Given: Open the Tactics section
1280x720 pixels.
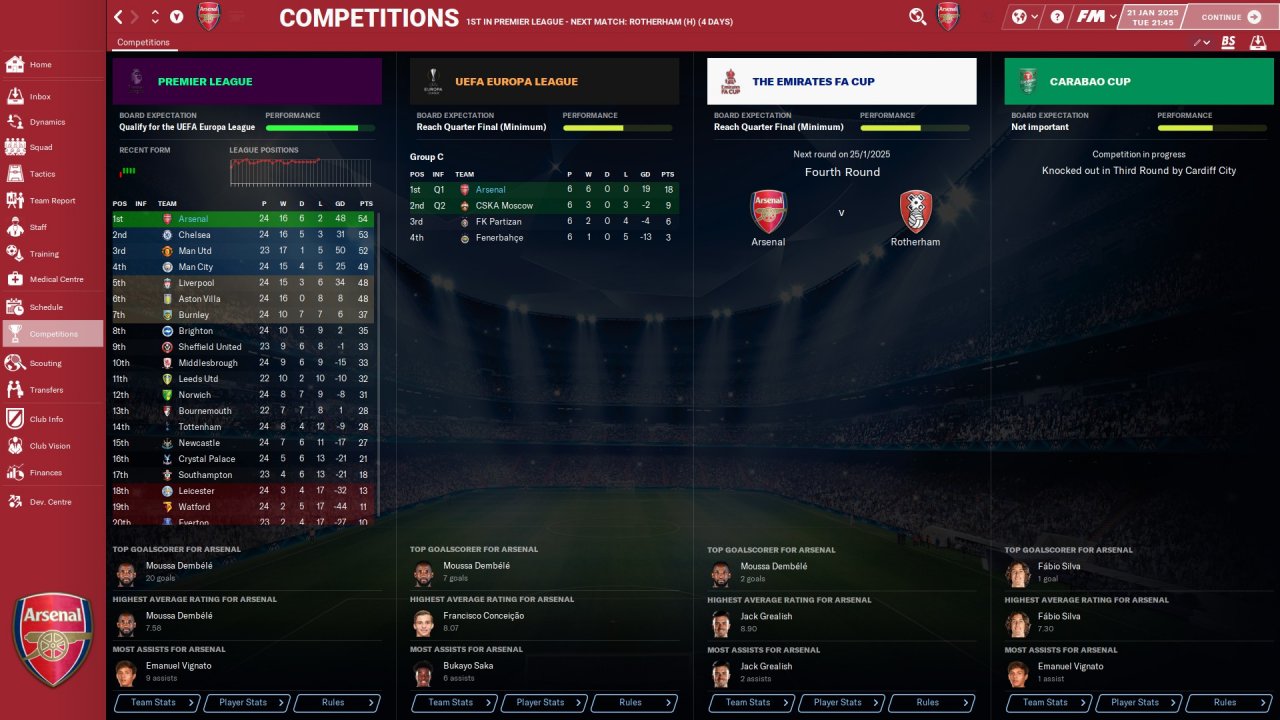Looking at the screenshot, I should [x=42, y=174].
